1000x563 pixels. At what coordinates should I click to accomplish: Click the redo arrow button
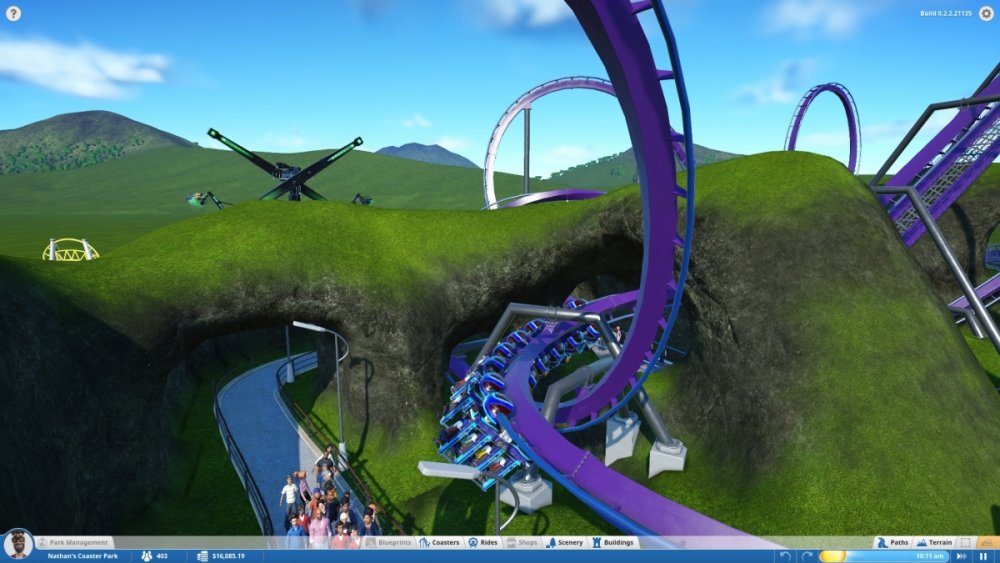point(806,556)
